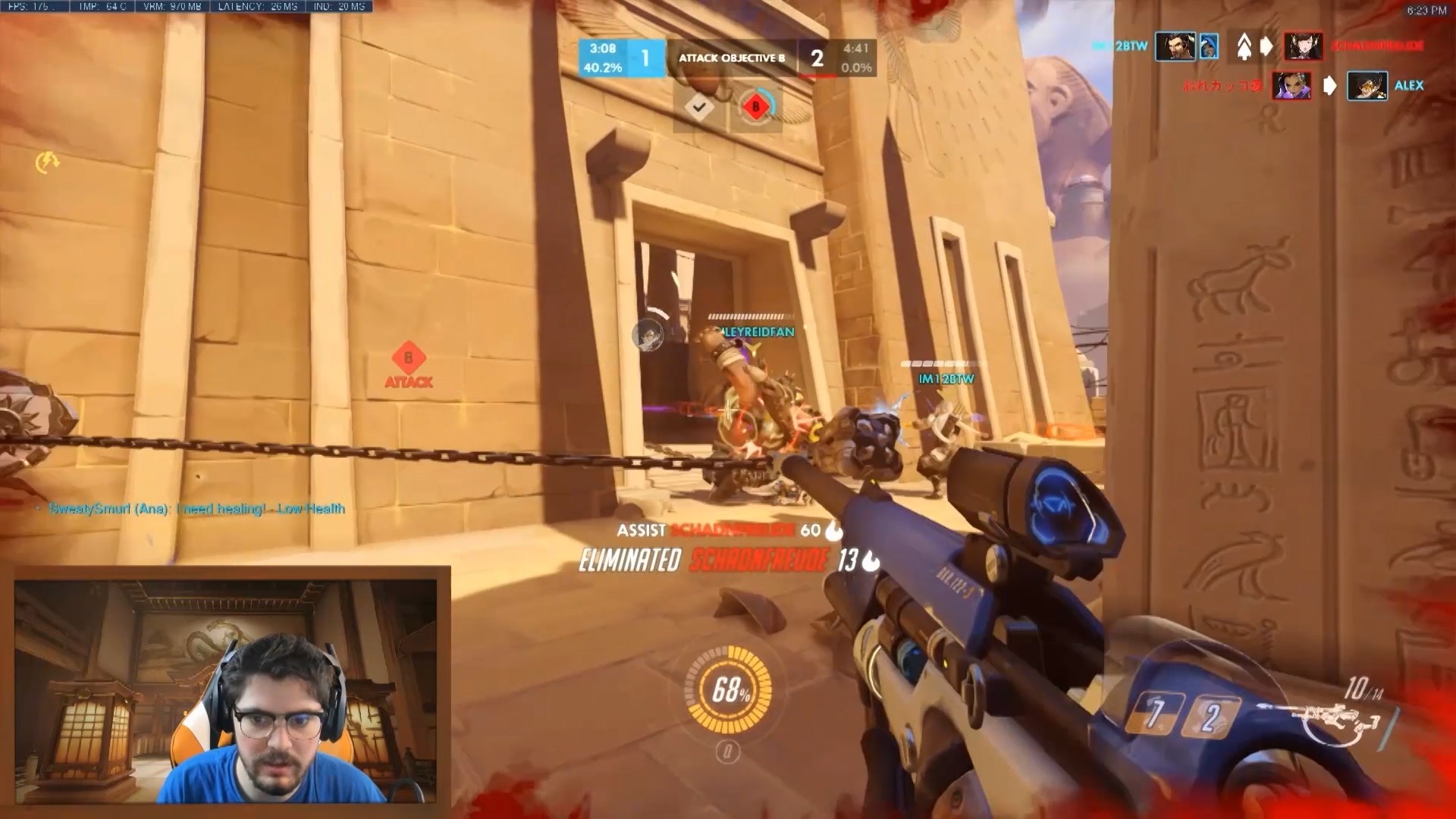Click the B Attack waypoint marker

pyautogui.click(x=409, y=365)
